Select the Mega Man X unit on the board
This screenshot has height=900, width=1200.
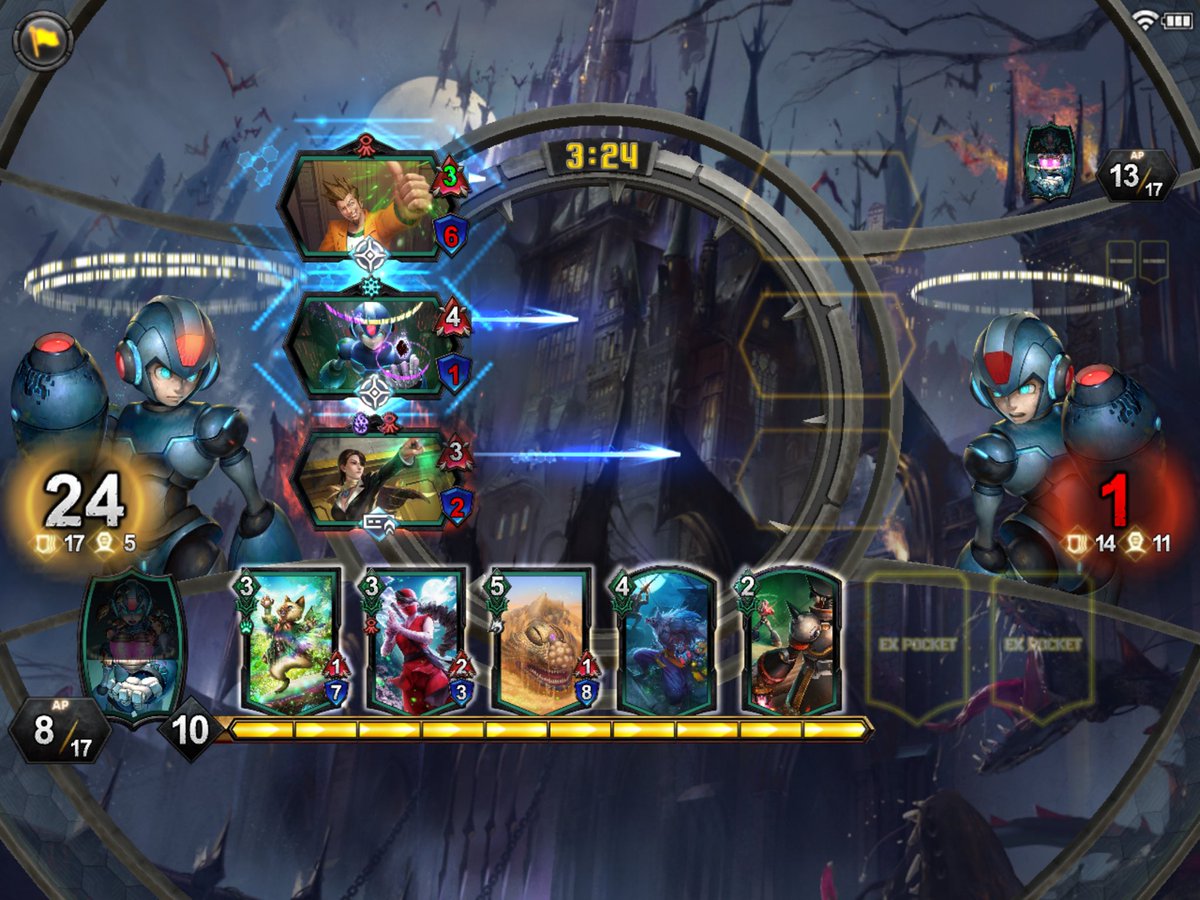tap(365, 345)
